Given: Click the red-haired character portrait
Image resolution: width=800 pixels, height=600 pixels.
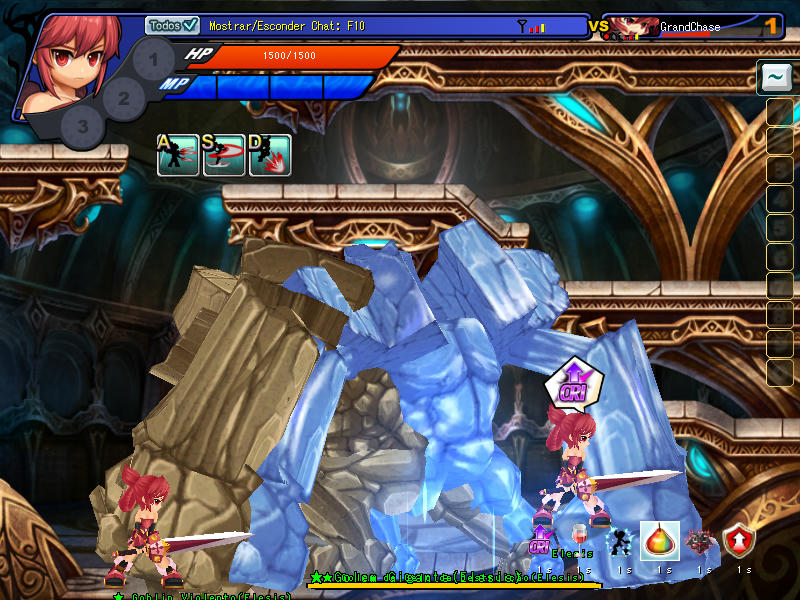Looking at the screenshot, I should (70, 60).
